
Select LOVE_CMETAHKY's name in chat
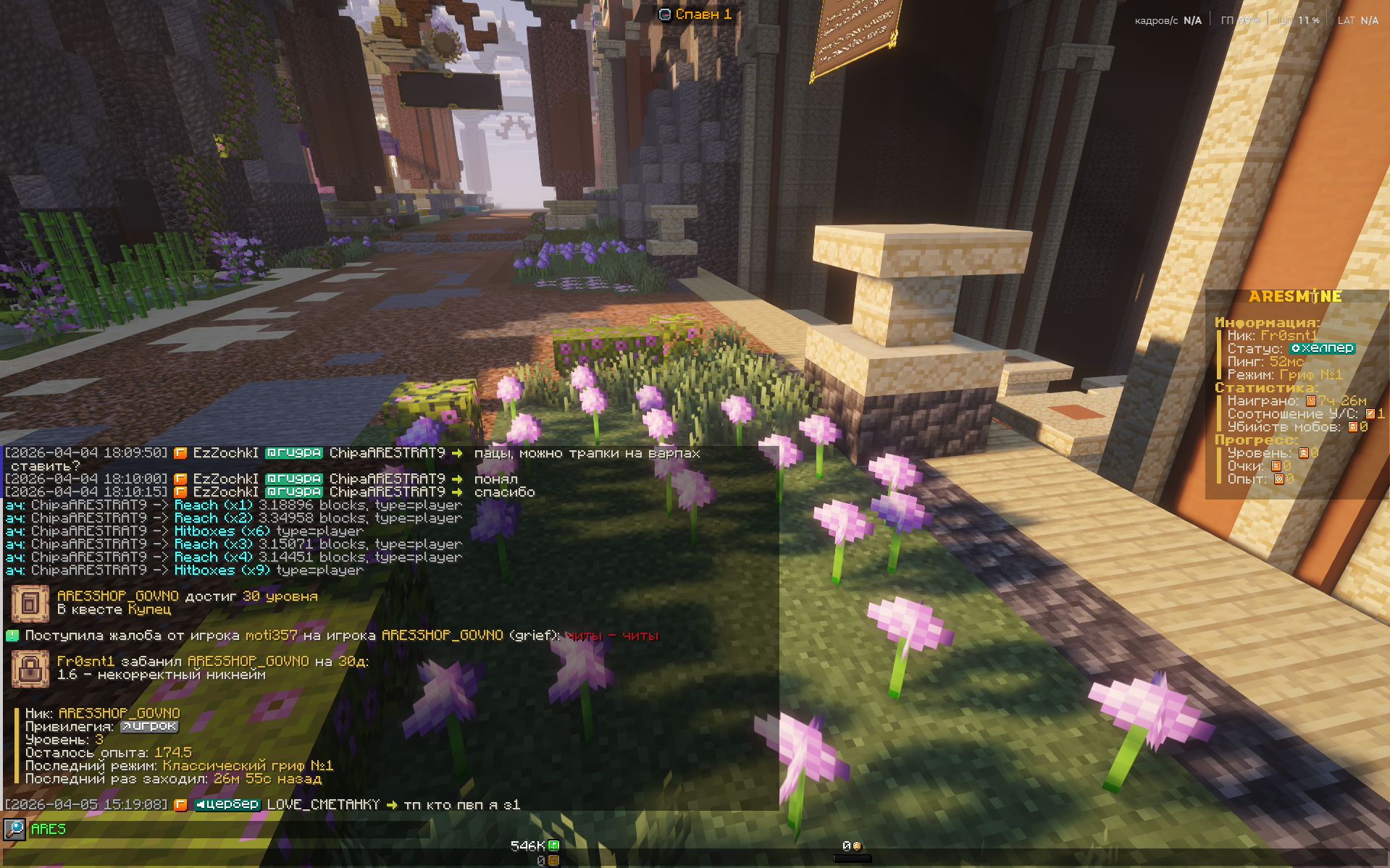pos(323,804)
